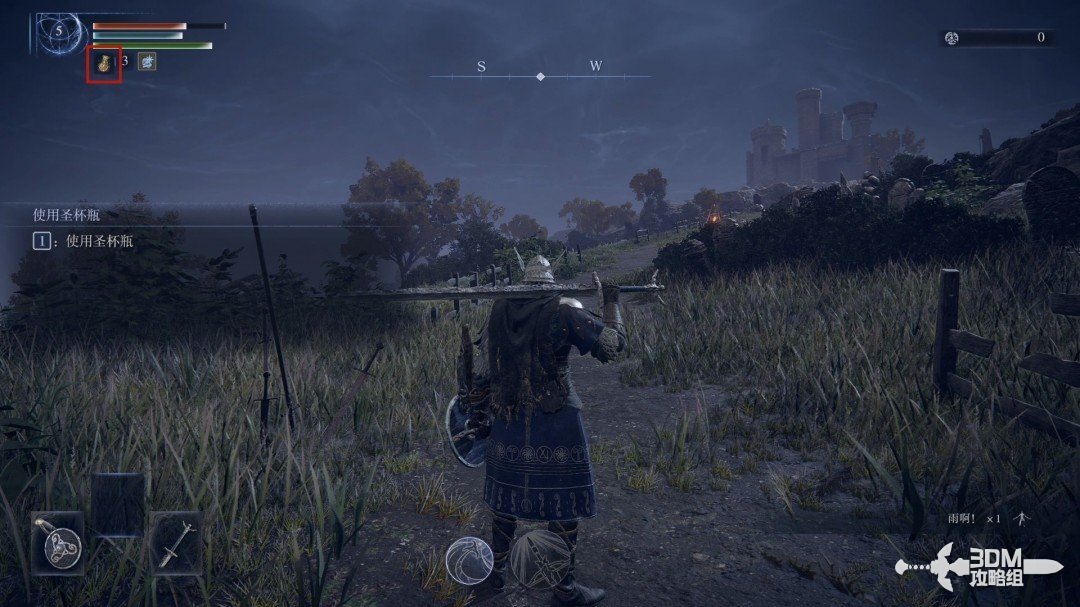
Task: Select the greatsword weapon slot
Action: (176, 543)
